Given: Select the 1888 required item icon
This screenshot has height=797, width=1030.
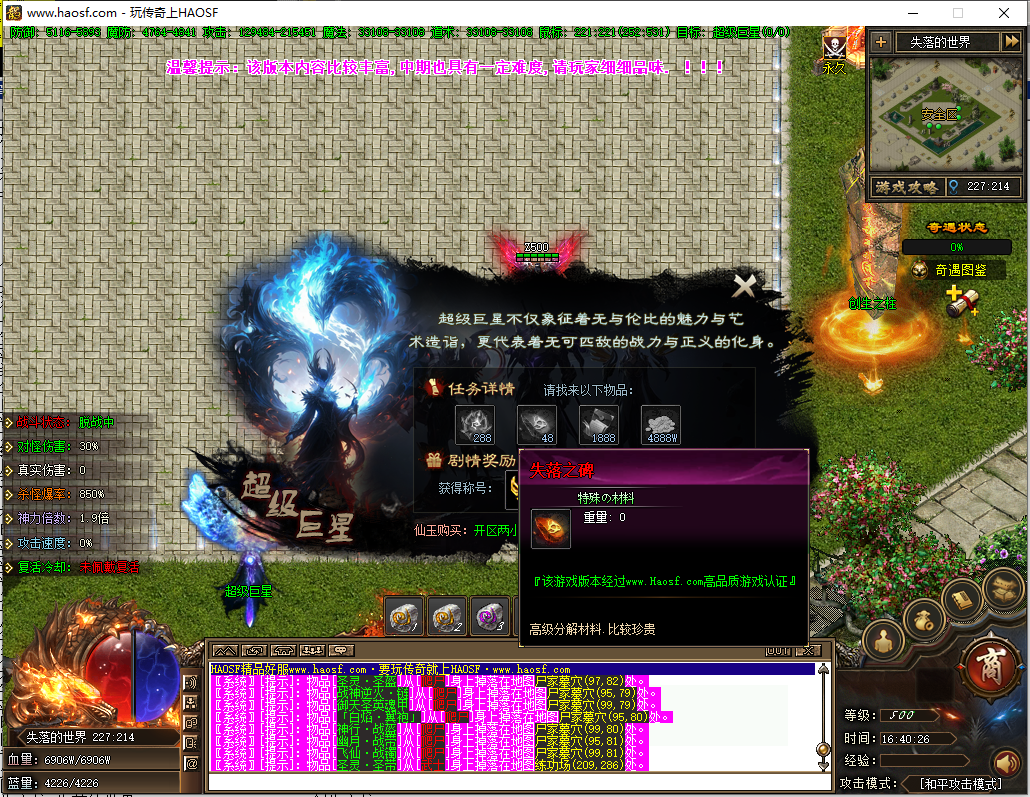Looking at the screenshot, I should click(599, 424).
